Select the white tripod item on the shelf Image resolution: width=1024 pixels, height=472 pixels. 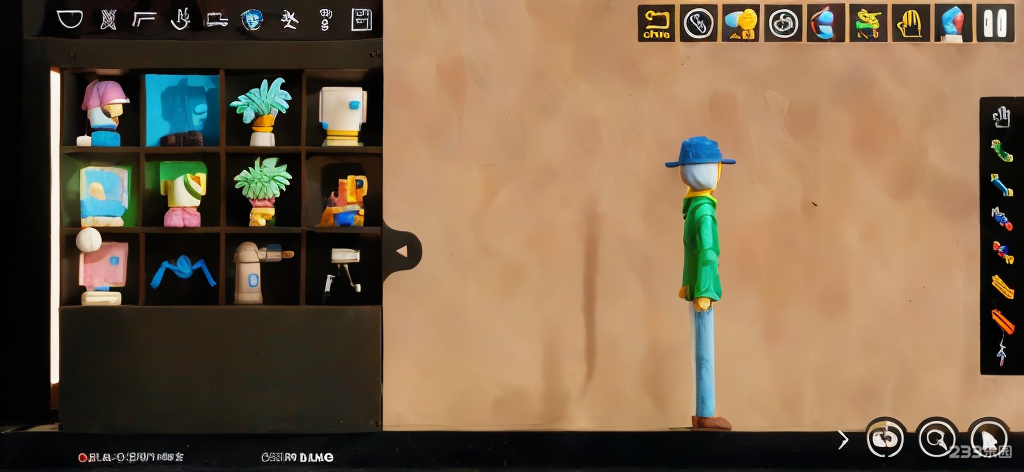pos(343,268)
